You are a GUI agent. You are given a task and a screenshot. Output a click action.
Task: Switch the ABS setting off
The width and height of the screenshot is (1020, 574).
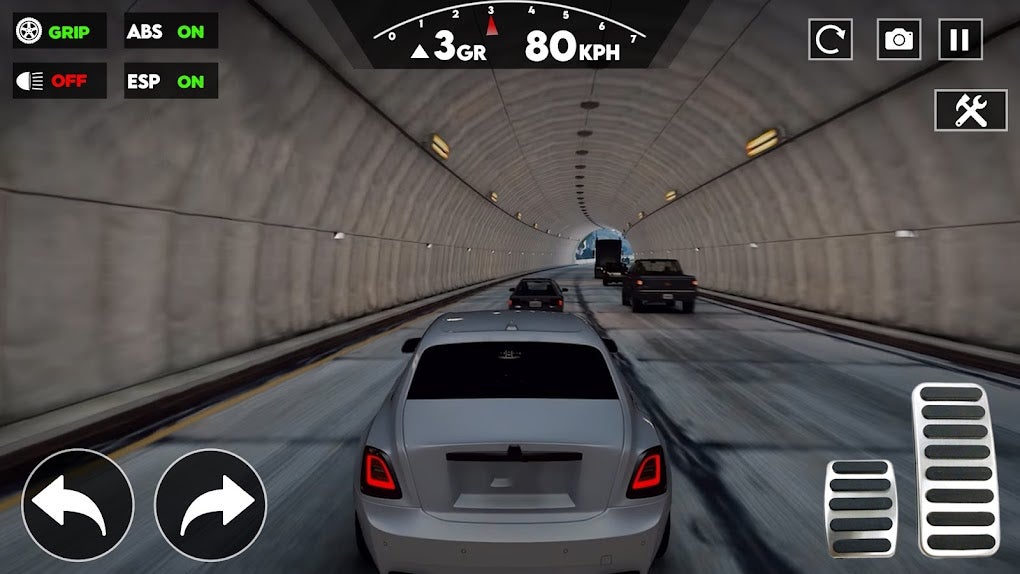(x=171, y=31)
